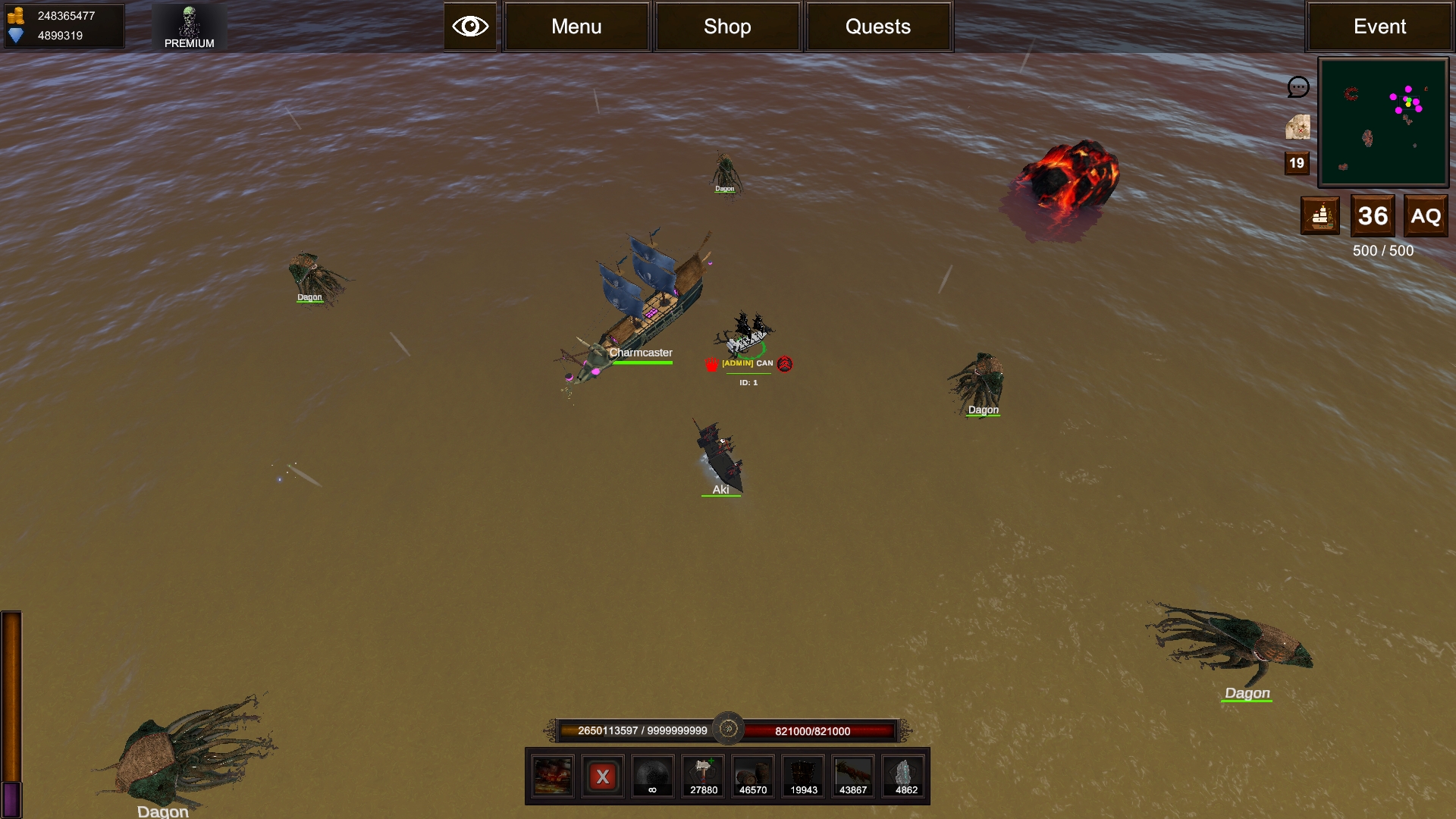This screenshot has width=1456, height=819.
Task: Open the treasure map icon
Action: 1298,127
